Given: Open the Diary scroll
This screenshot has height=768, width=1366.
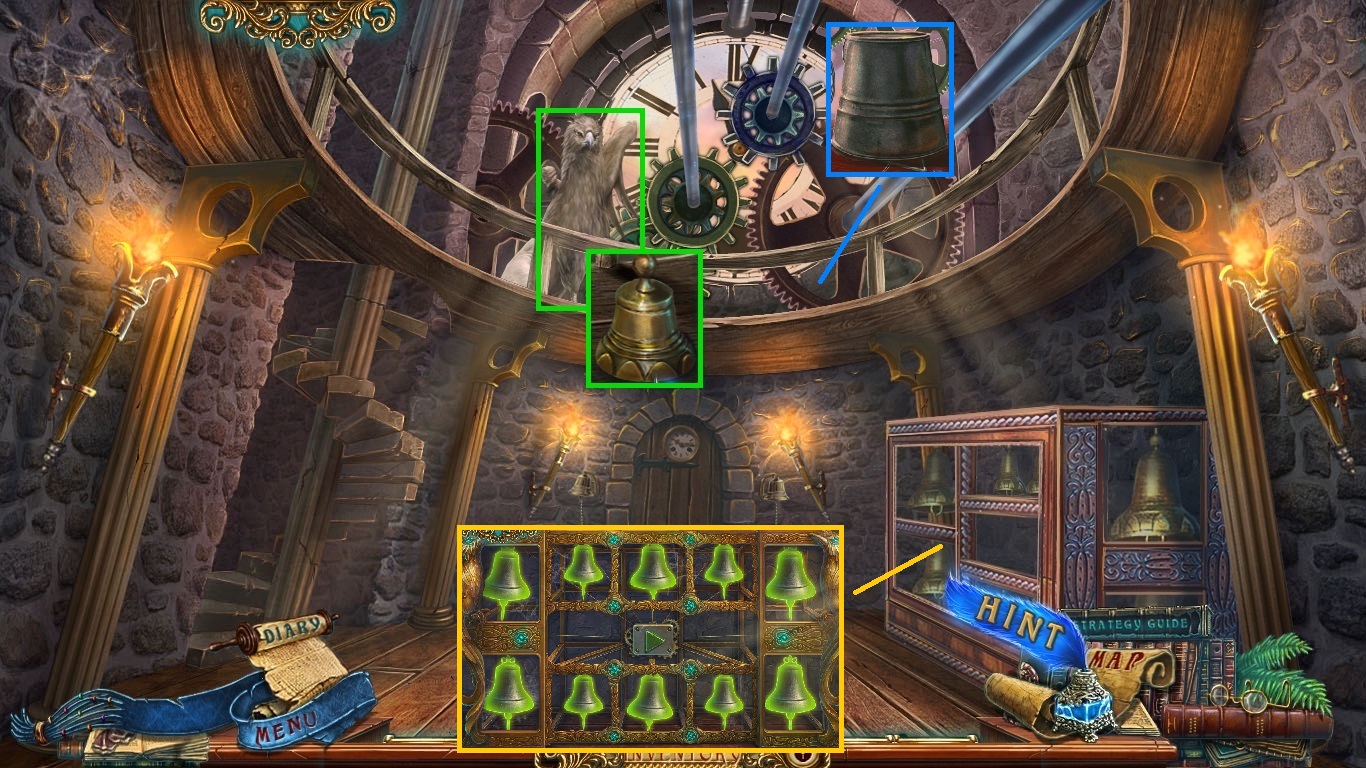Looking at the screenshot, I should [x=295, y=630].
